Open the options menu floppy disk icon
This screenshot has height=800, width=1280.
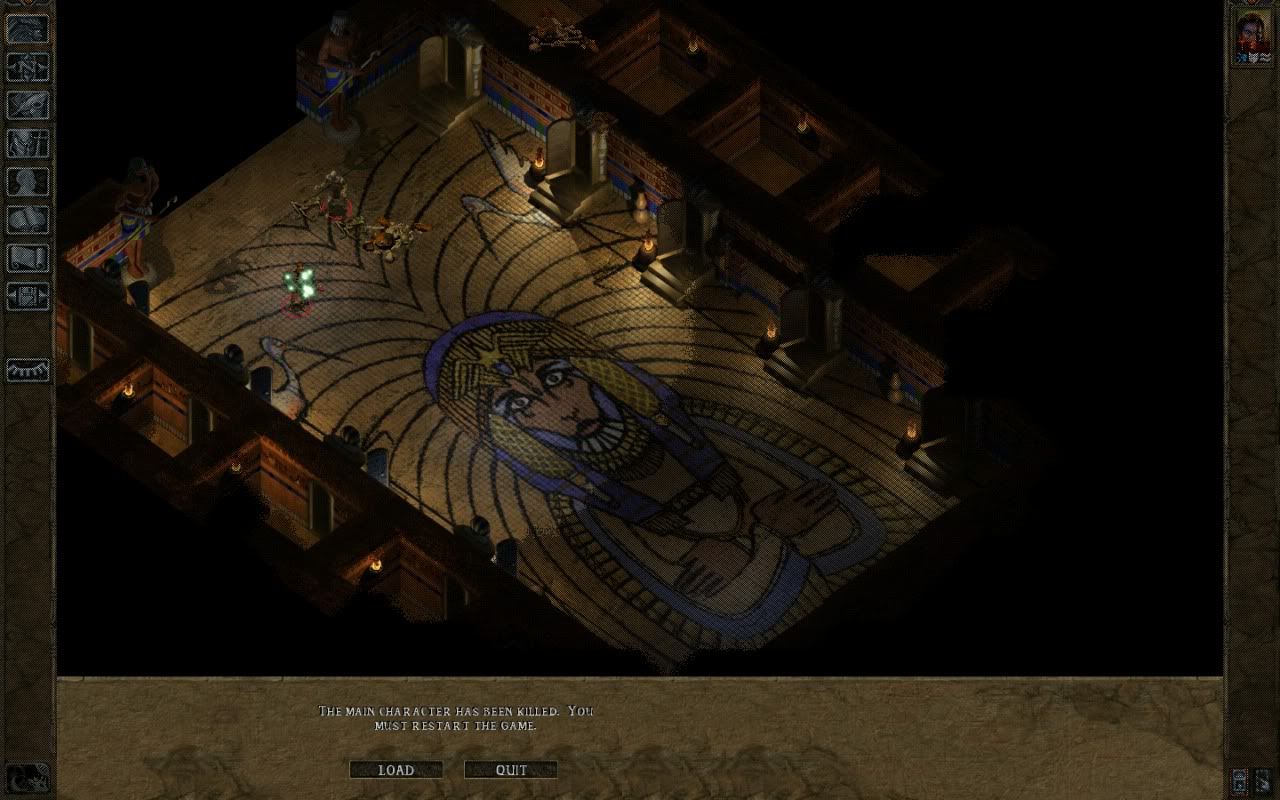point(28,296)
